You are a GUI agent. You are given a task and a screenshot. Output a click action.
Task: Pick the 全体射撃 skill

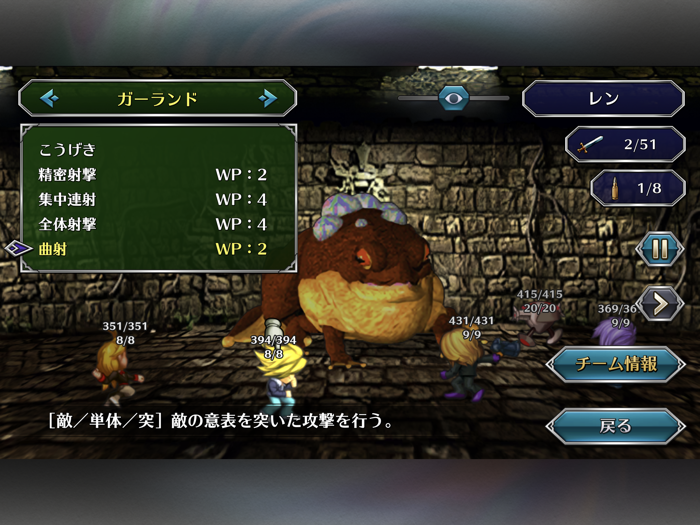pos(150,224)
